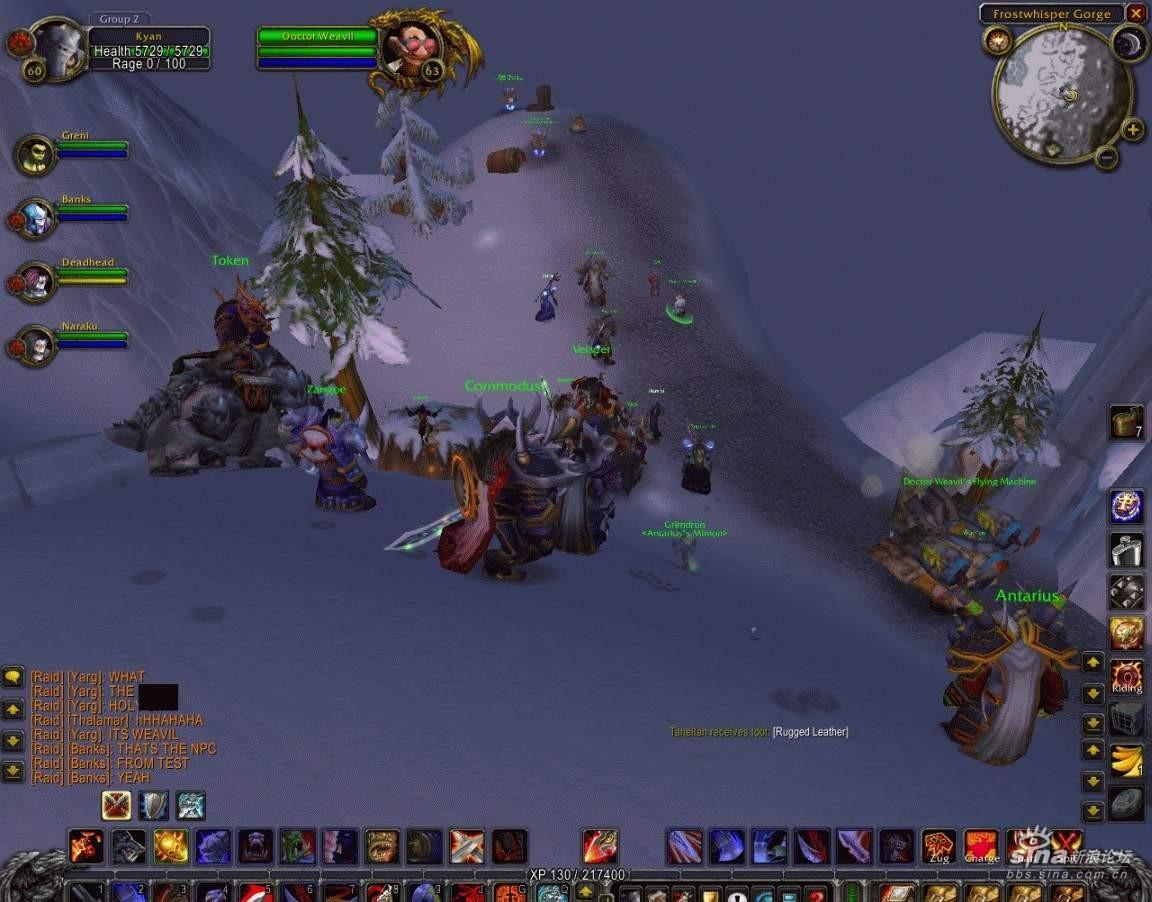The height and width of the screenshot is (902, 1152).
Task: Zoom in on the minimap
Action: pyautogui.click(x=1132, y=129)
